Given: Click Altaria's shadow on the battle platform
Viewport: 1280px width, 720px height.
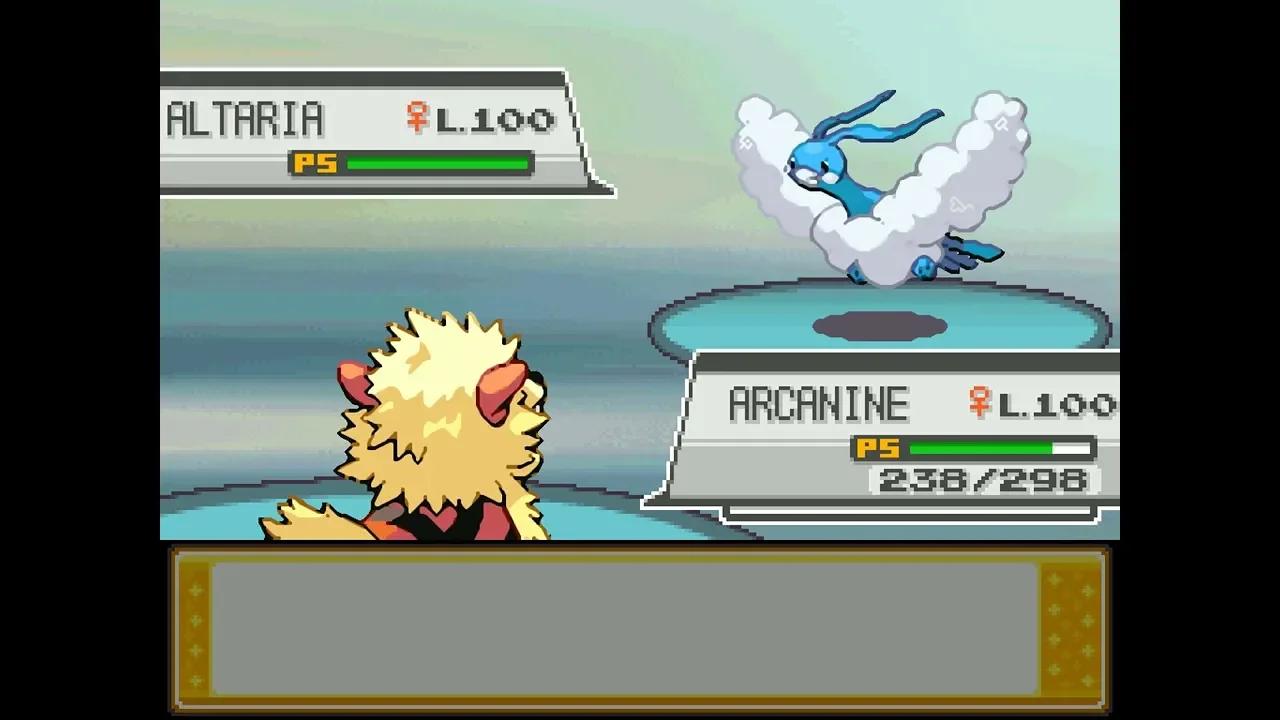Looking at the screenshot, I should pos(880,323).
